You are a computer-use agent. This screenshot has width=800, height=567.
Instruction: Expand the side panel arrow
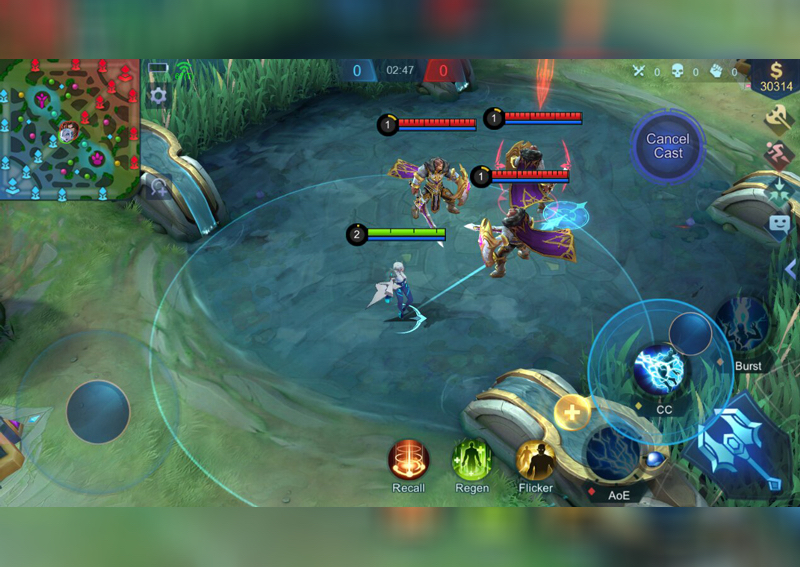tap(790, 270)
